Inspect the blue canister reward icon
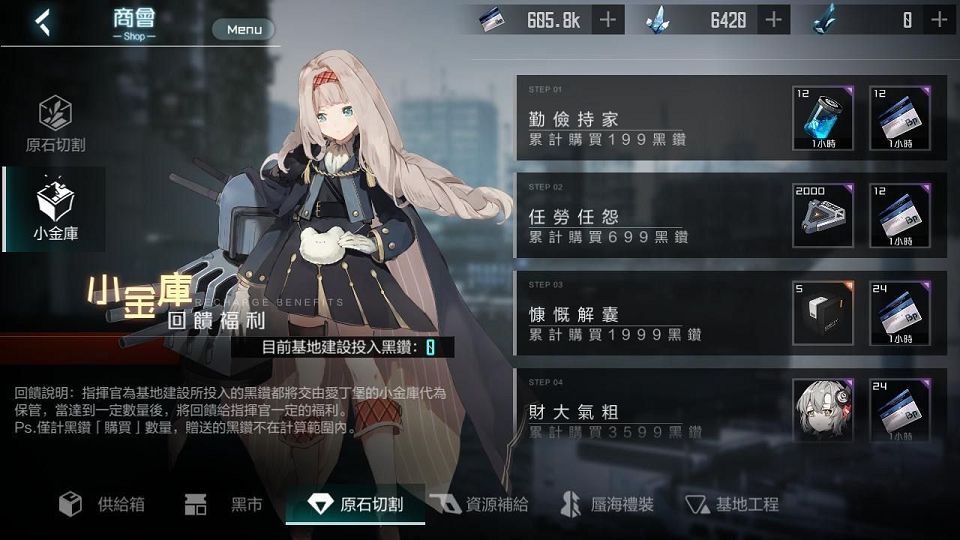The height and width of the screenshot is (540, 960). (823, 118)
